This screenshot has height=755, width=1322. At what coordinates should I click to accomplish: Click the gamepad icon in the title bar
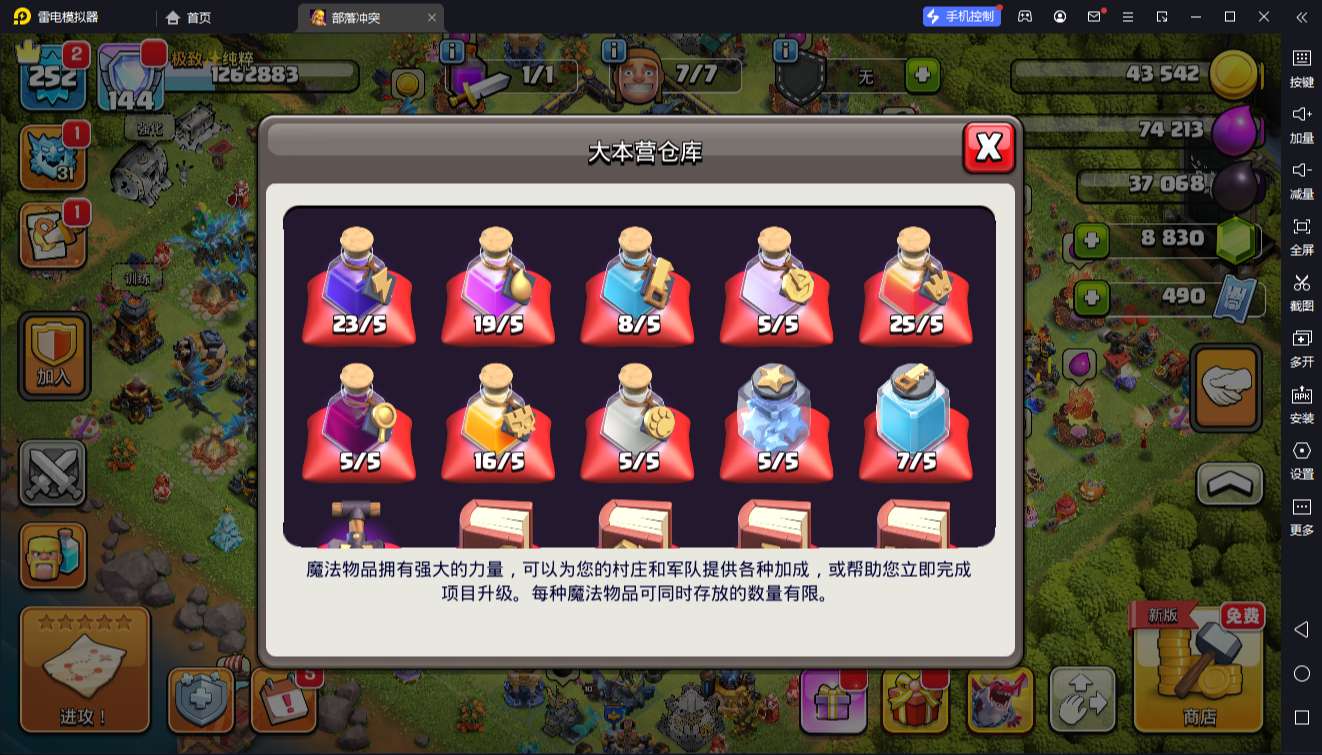[1023, 17]
